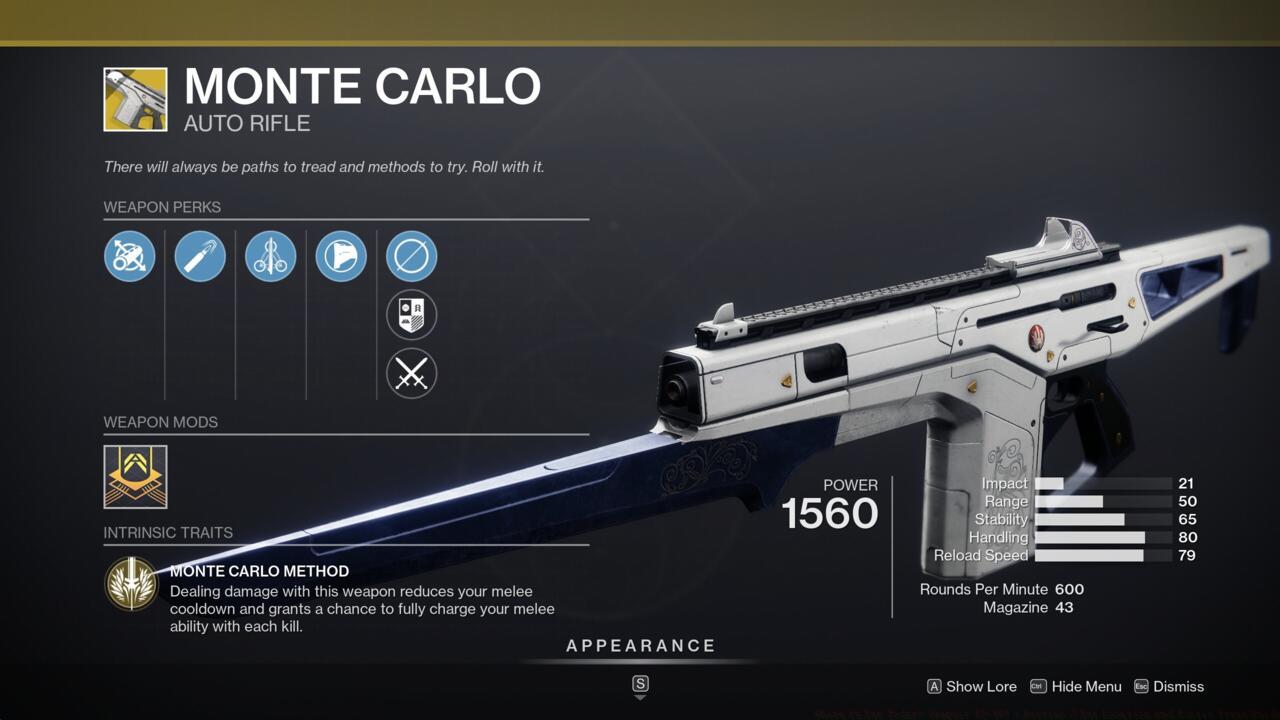Select the flag-shaped trait perk
The height and width of the screenshot is (720, 1280).
click(x=341, y=256)
